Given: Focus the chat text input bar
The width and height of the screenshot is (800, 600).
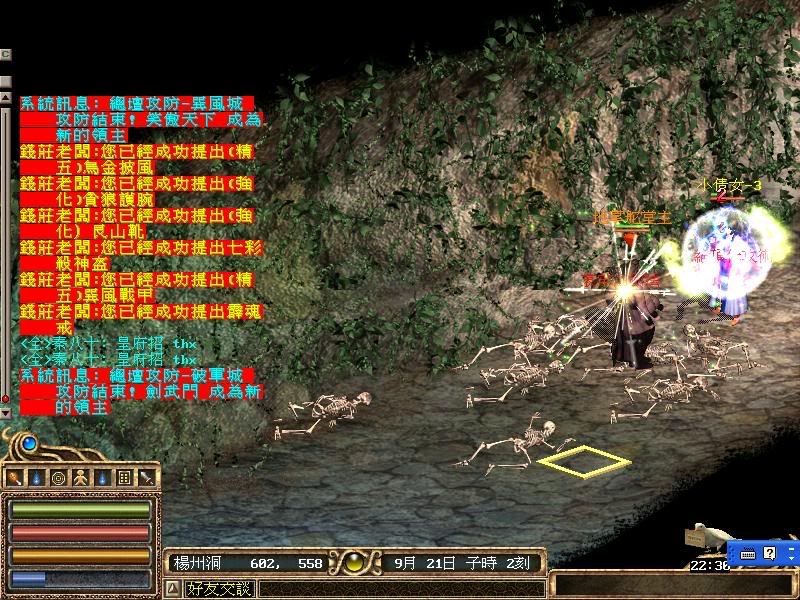Looking at the screenshot, I should click(400, 589).
